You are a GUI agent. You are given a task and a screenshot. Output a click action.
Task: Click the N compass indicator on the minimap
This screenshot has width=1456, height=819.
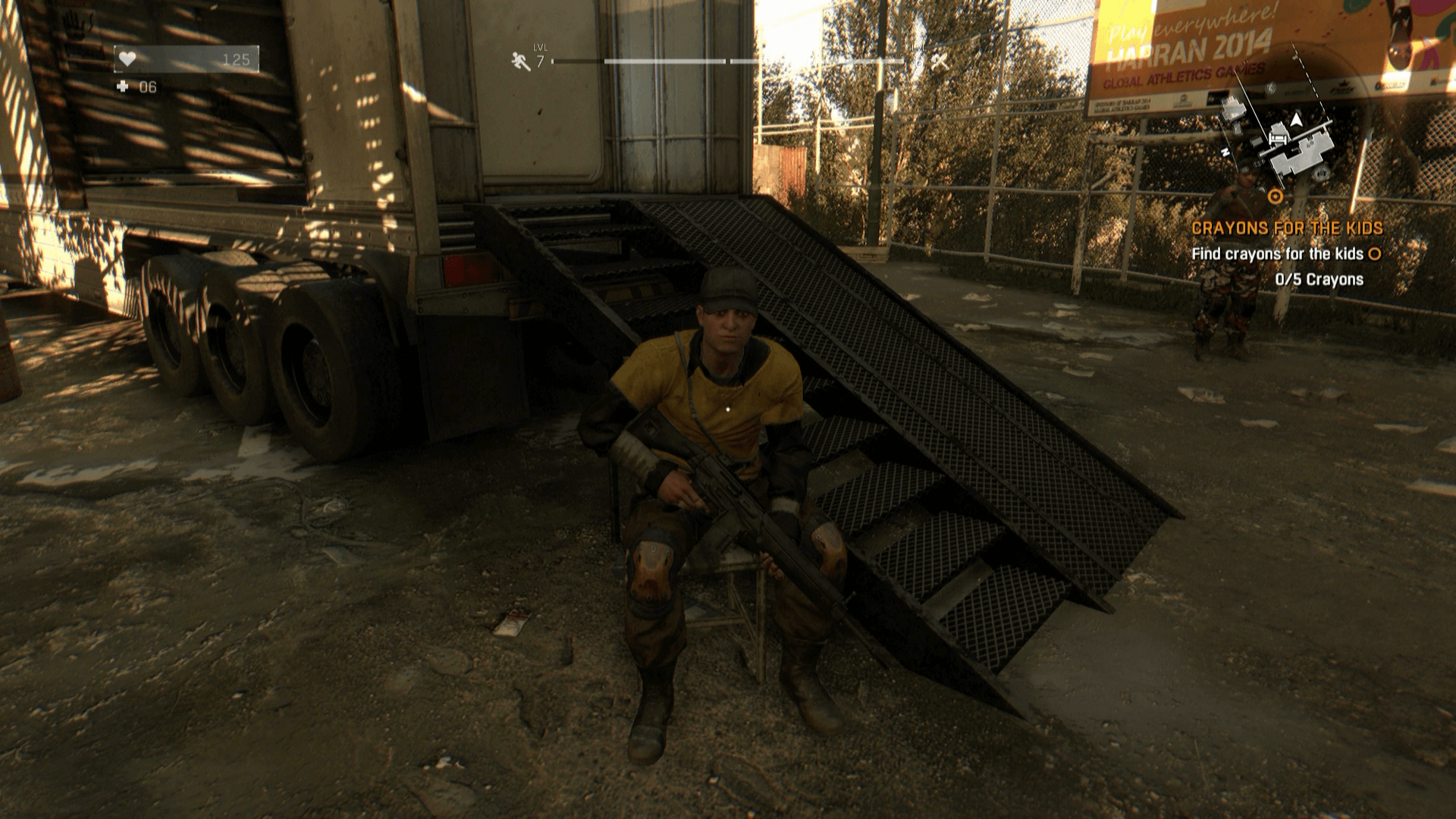(1225, 151)
